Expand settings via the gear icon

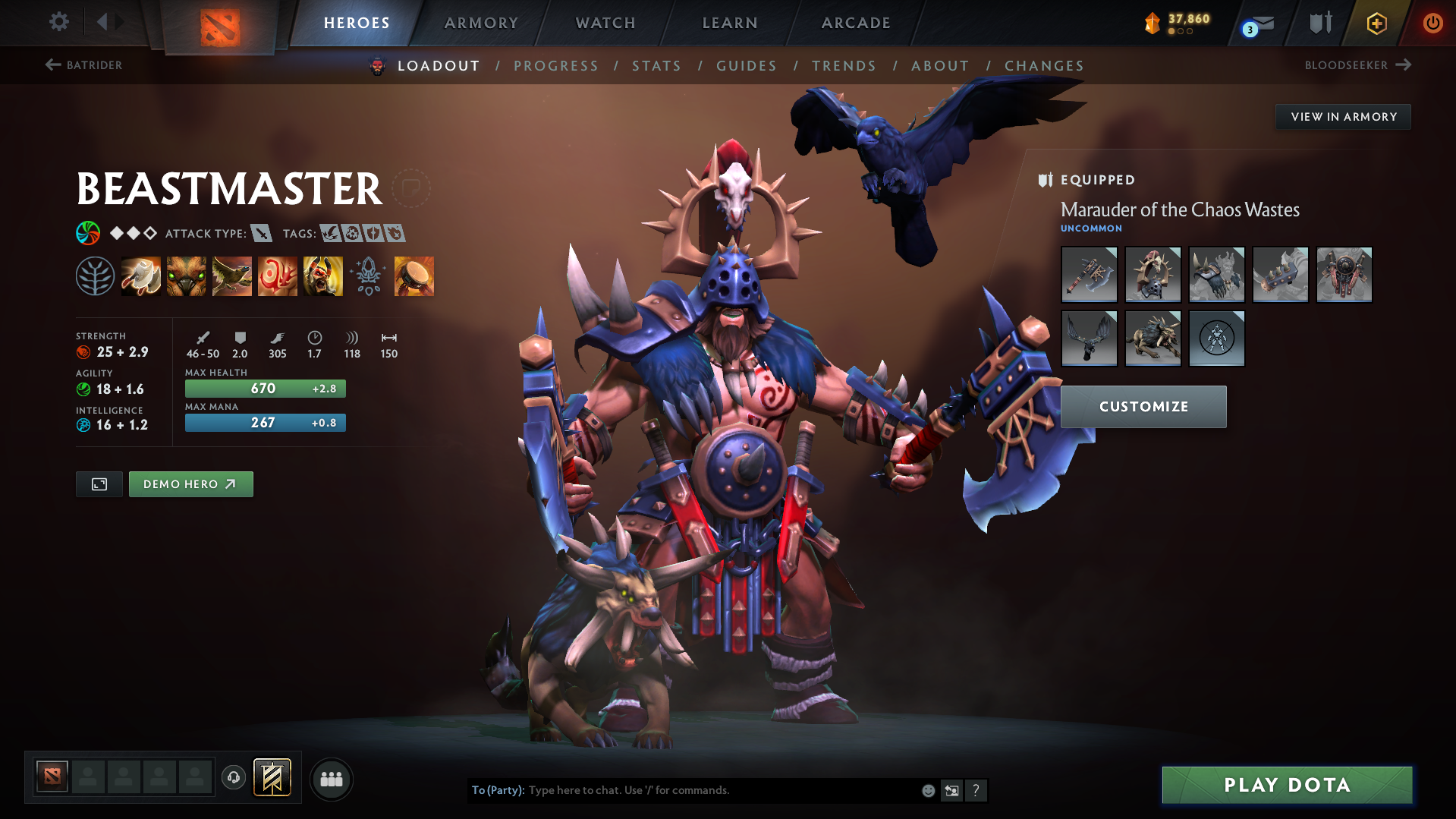[58, 21]
